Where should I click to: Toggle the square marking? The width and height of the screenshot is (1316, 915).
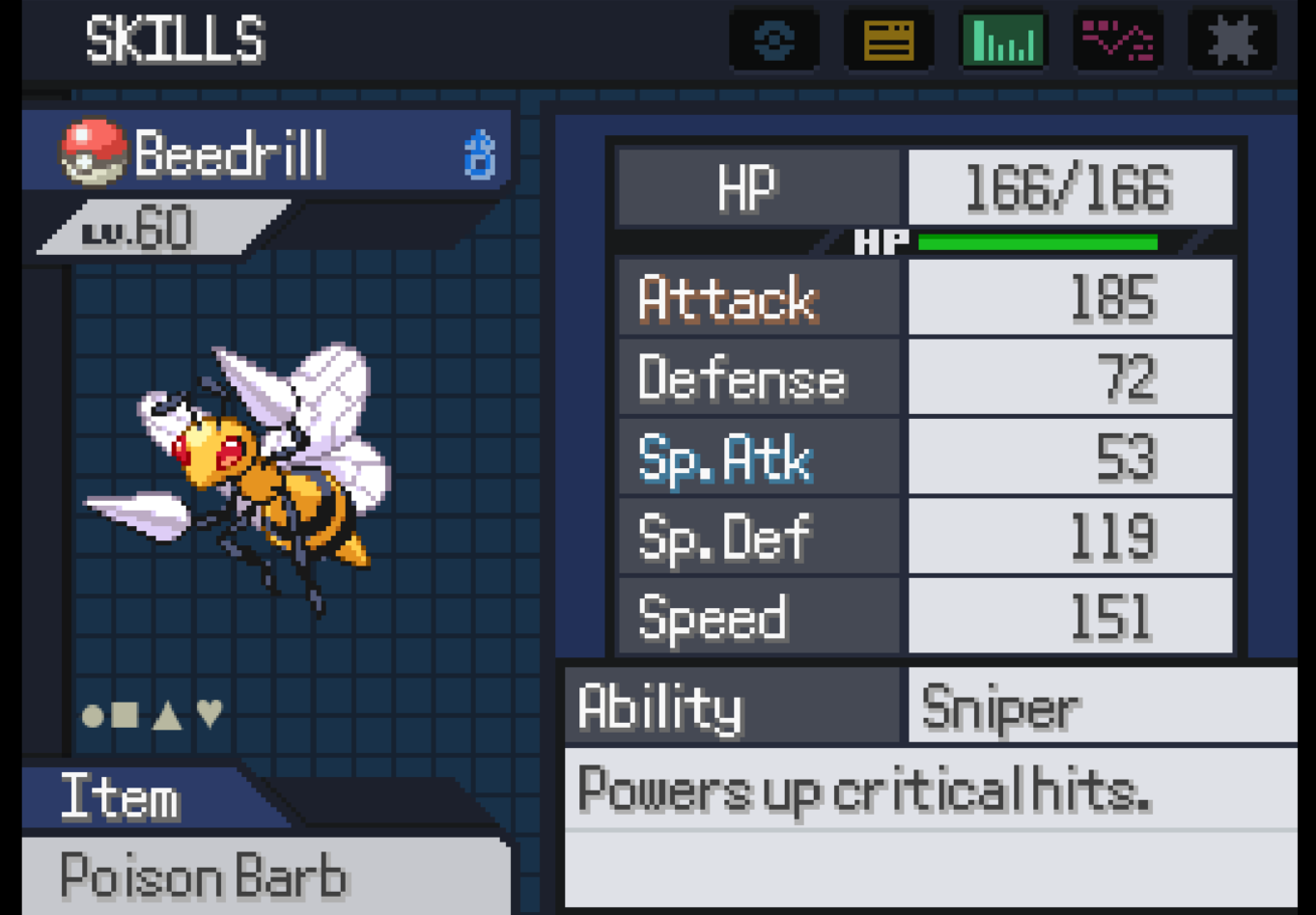126,715
